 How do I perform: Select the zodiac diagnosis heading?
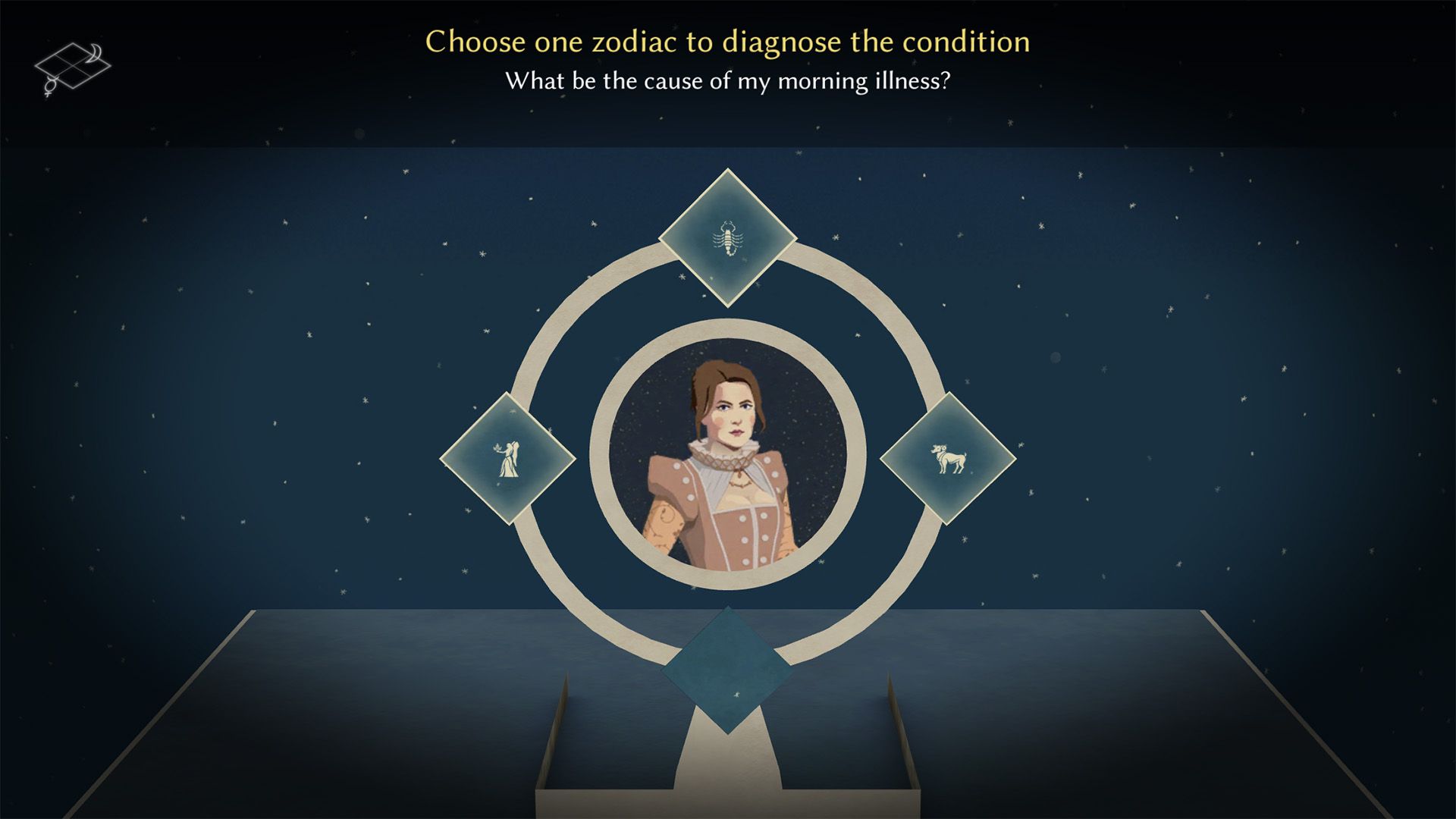click(727, 42)
